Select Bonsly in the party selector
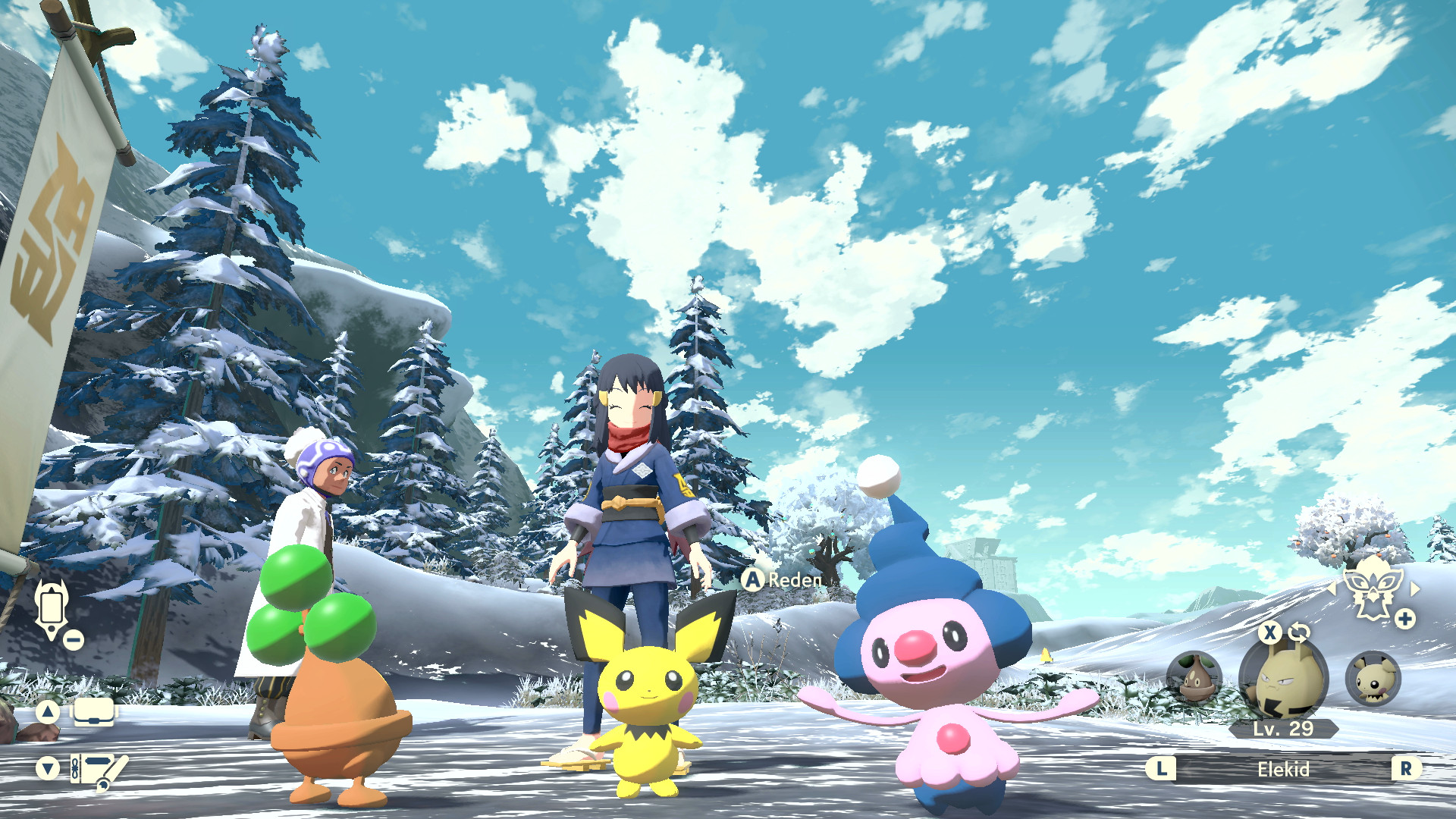1456x819 pixels. point(1194,677)
